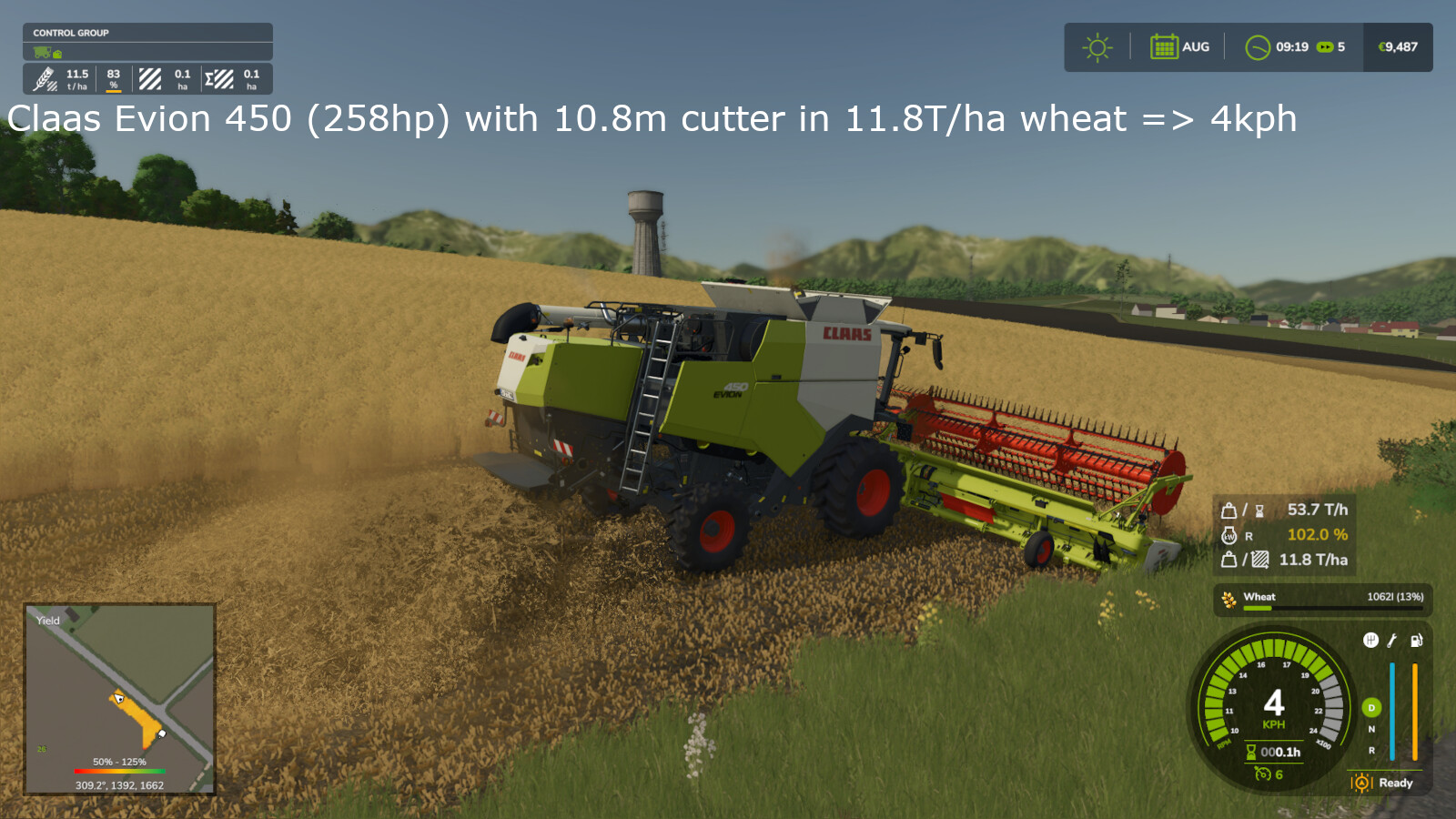
Task: Click the clock icon showing 09:19
Action: [x=1259, y=46]
